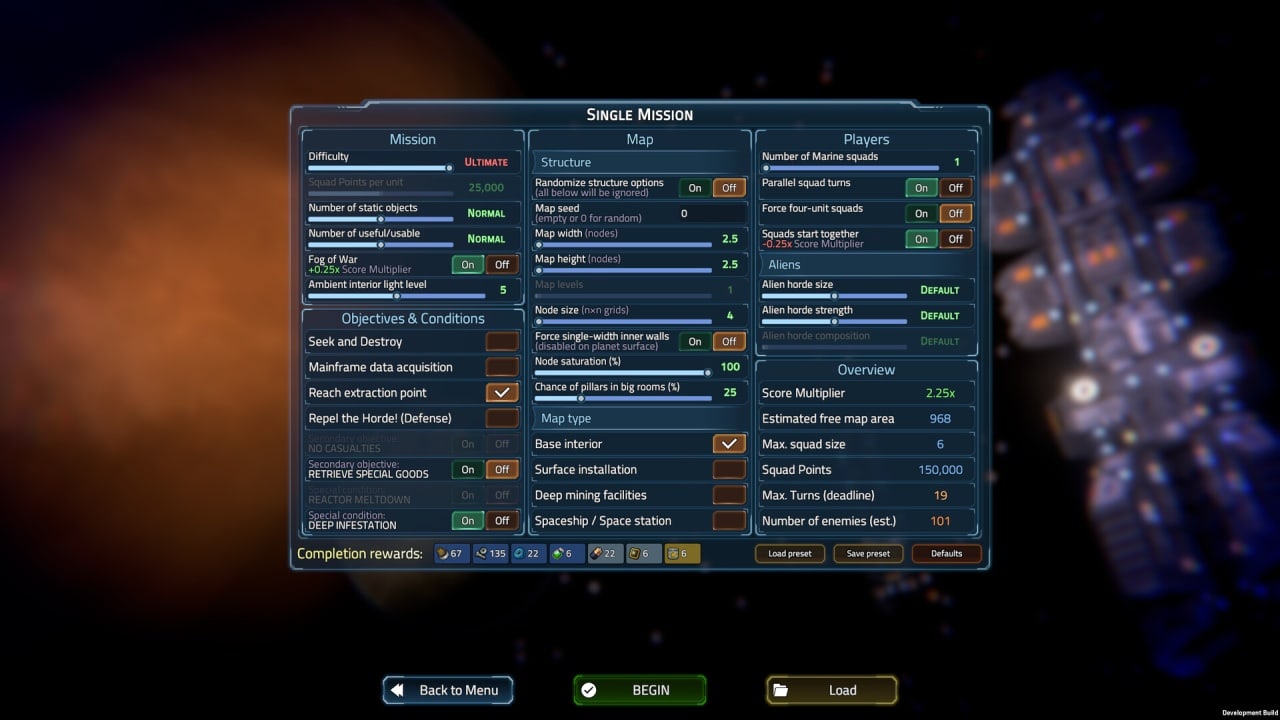Save the current settings as a preset
The image size is (1280, 720).
pos(868,553)
